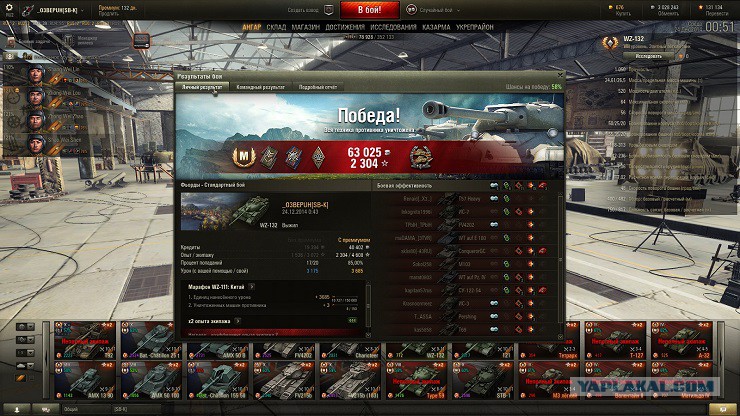
Task: Go to the Магазин (Store) section
Action: tap(306, 28)
